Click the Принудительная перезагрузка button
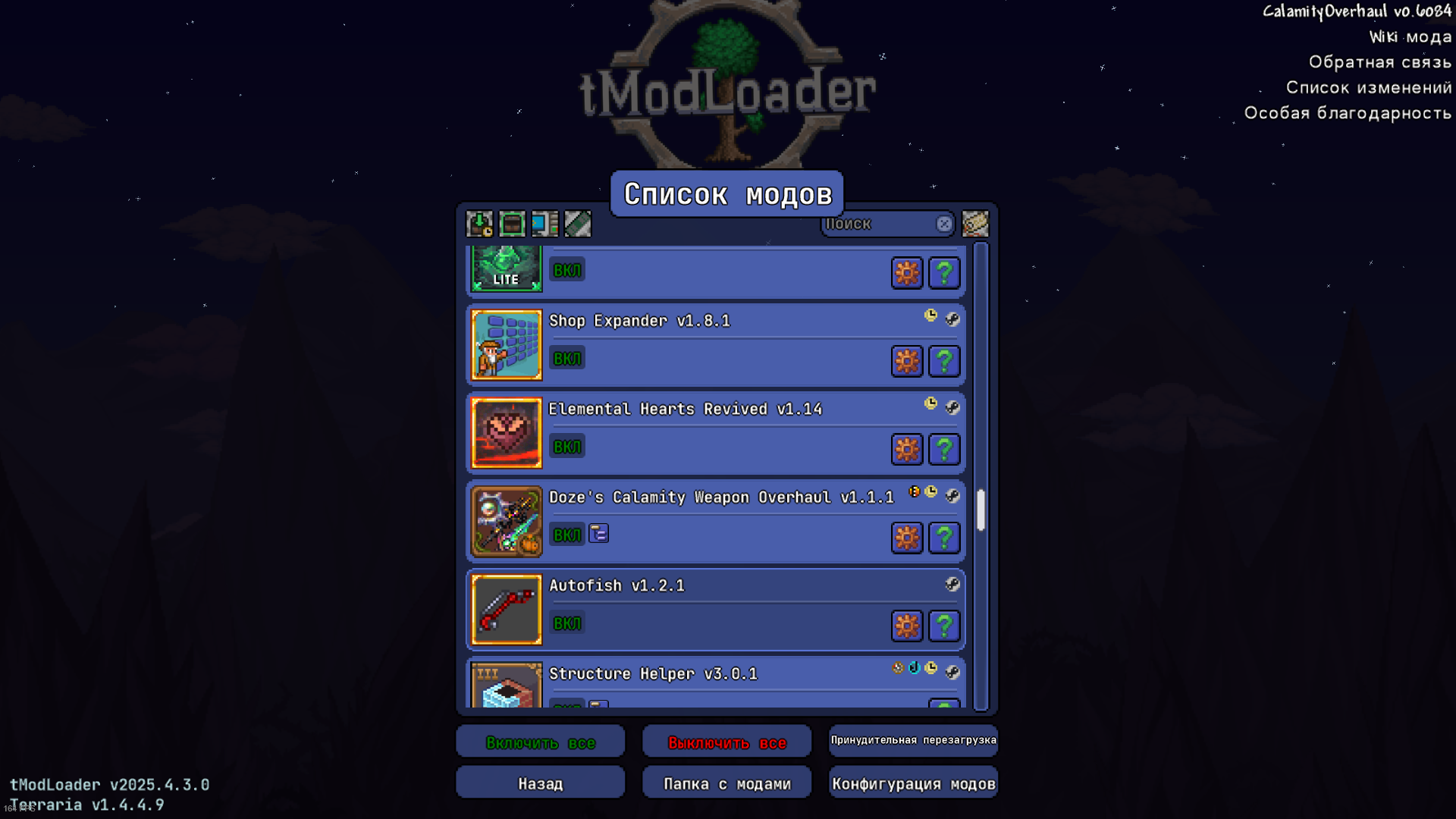 coord(913,740)
